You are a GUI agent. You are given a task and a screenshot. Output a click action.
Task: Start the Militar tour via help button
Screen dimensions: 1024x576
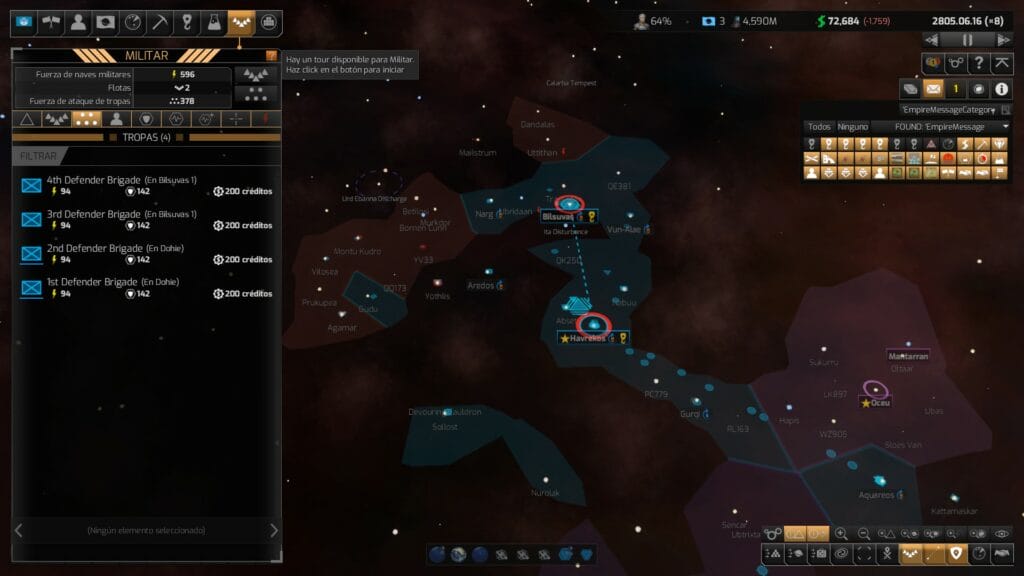(271, 56)
